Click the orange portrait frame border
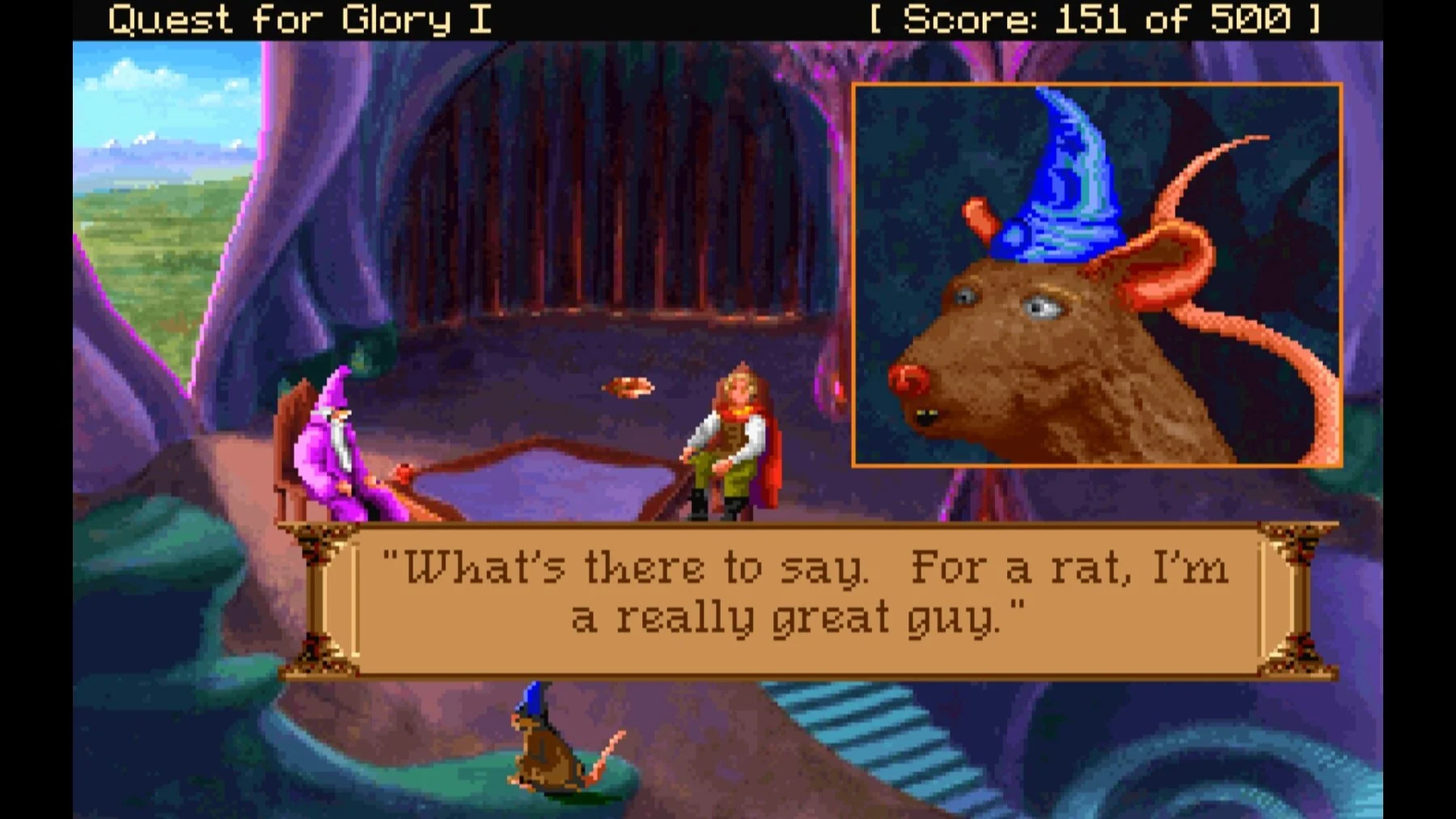 click(x=1096, y=85)
